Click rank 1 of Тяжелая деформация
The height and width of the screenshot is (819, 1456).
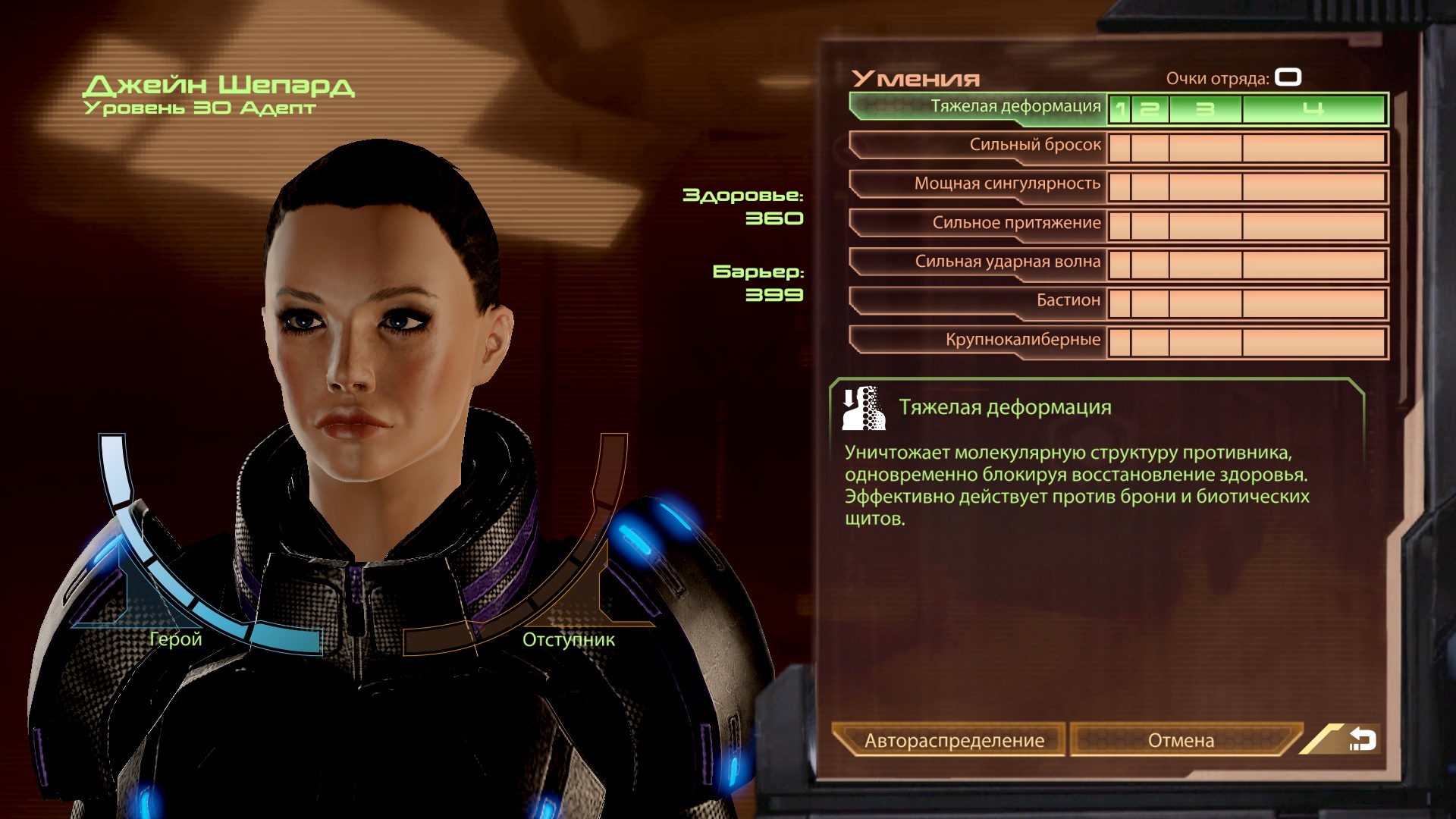[x=1120, y=109]
